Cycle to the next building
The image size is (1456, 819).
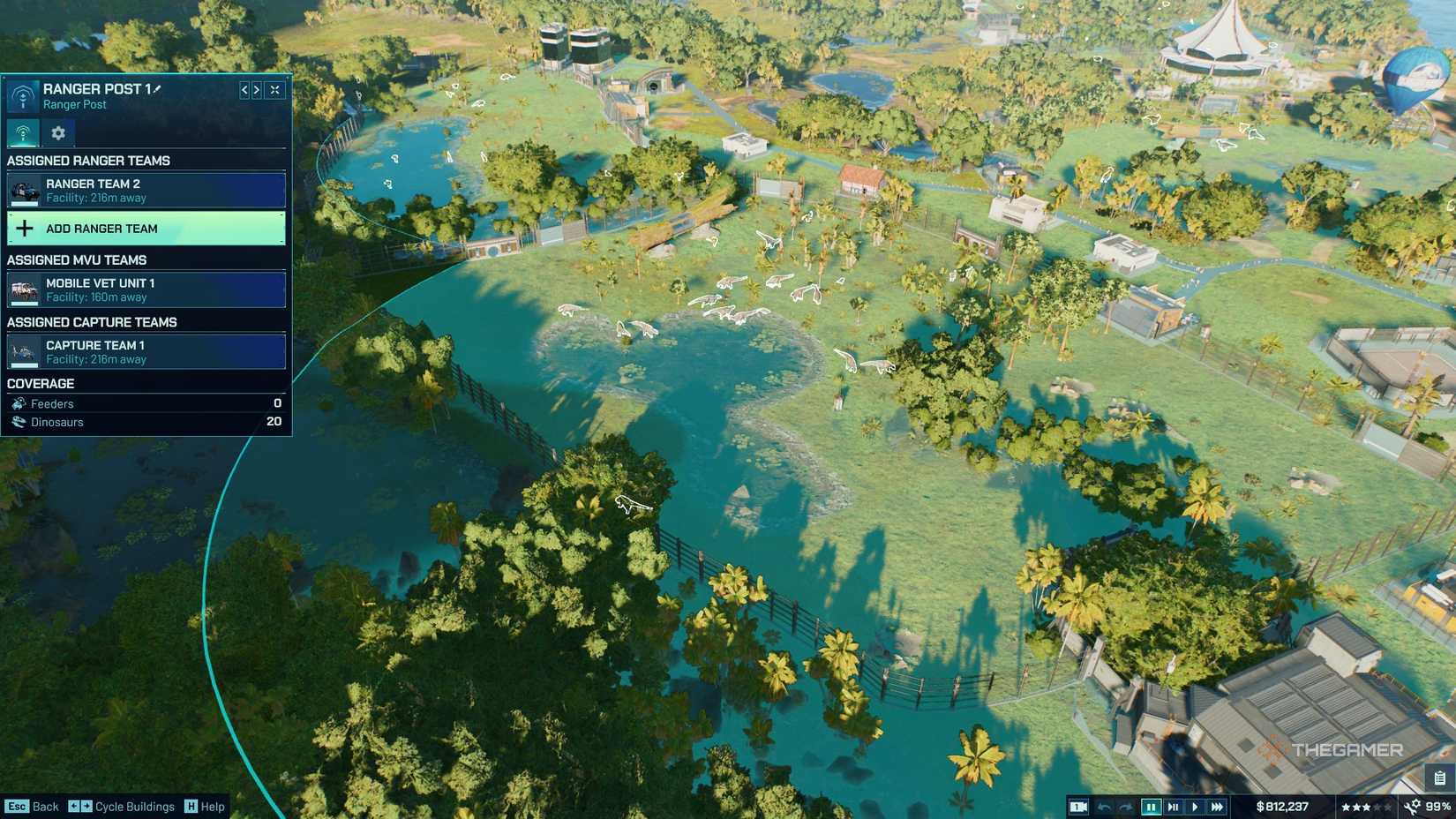257,89
